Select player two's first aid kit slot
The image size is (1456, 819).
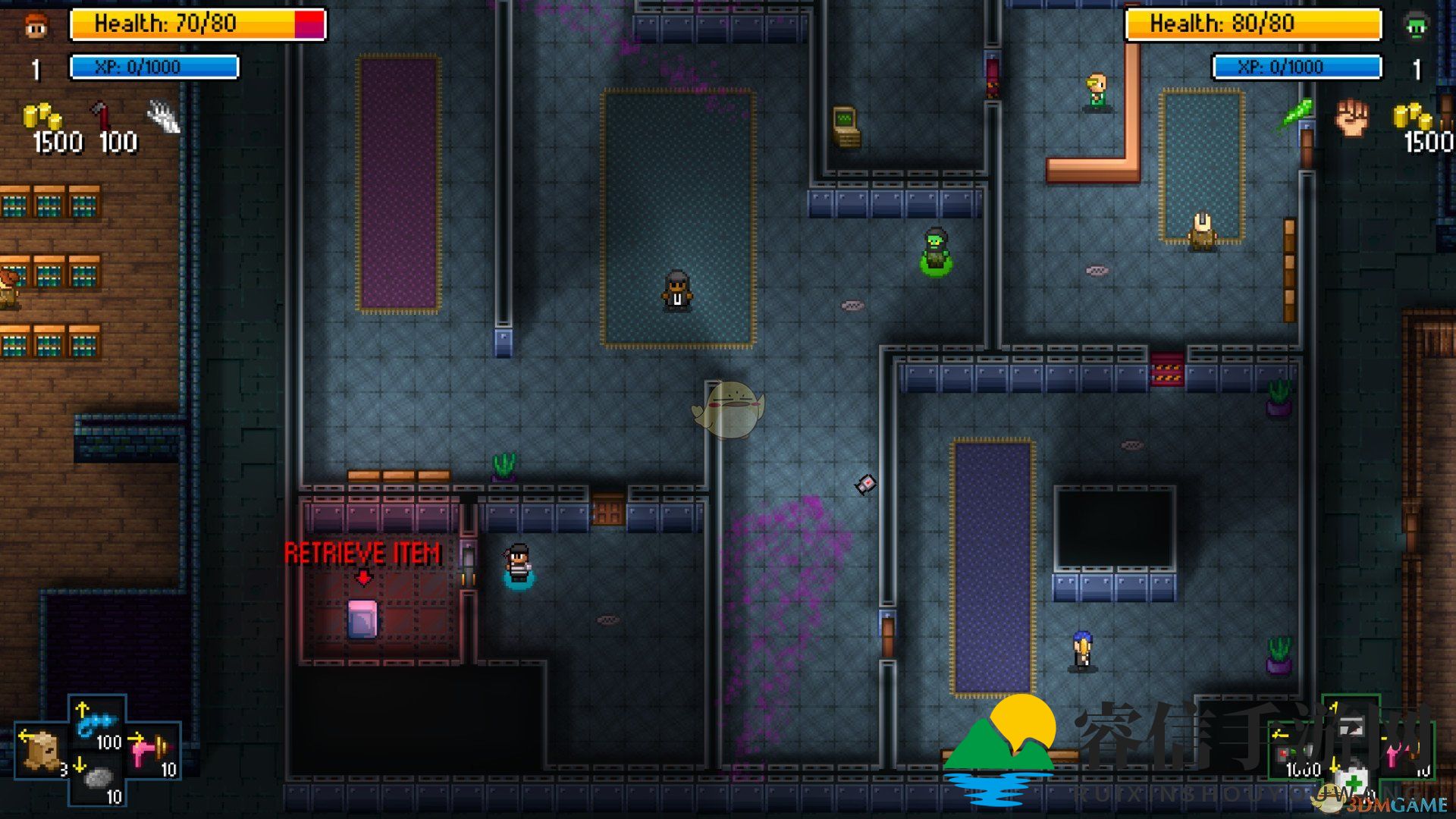[1353, 782]
